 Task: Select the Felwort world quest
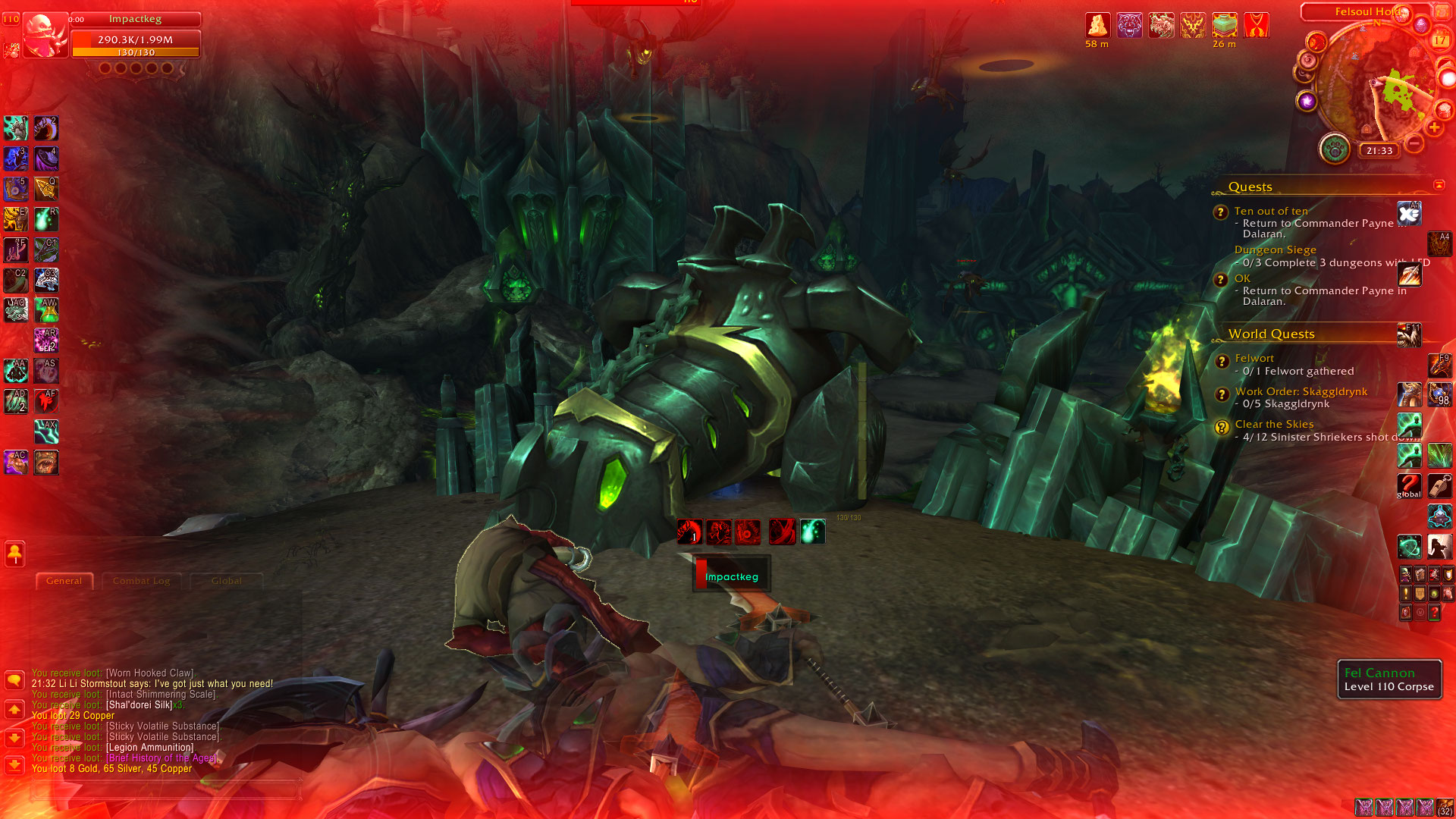coord(1254,358)
